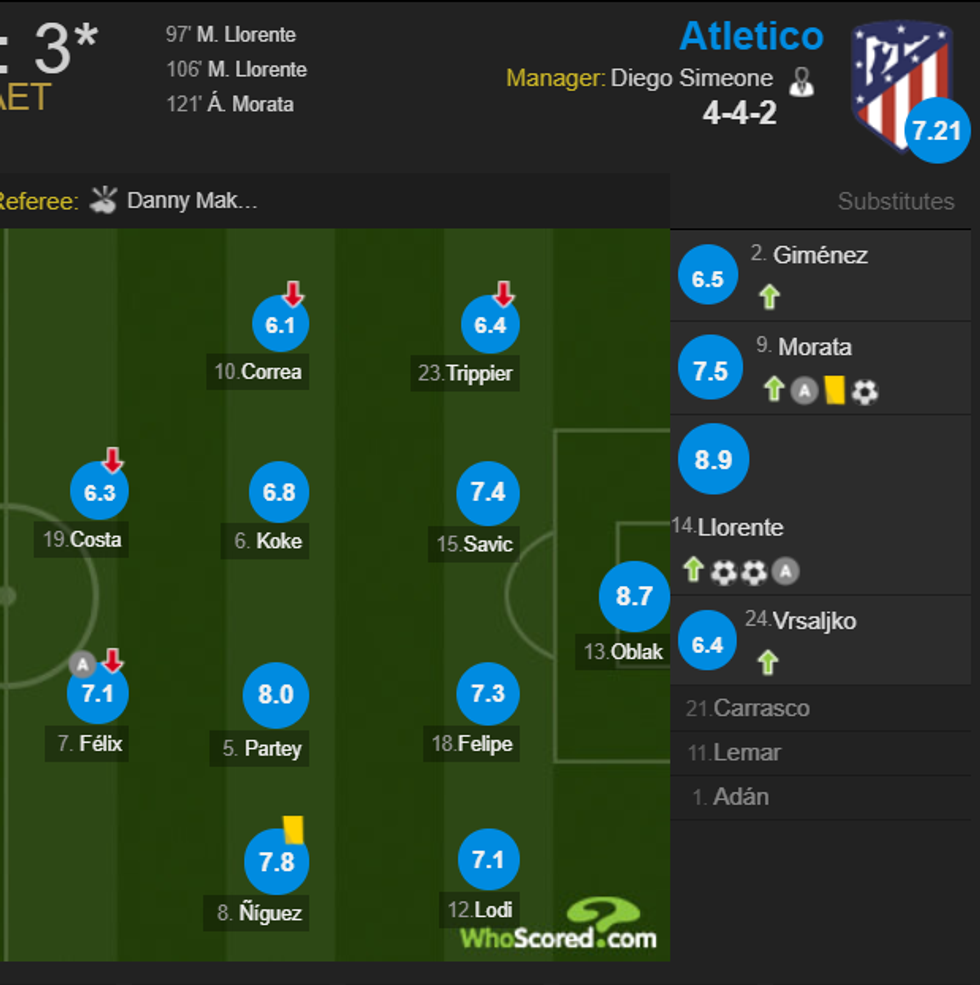980x985 pixels.
Task: Click Trippier's 6.4 rating circle
Action: 490,325
